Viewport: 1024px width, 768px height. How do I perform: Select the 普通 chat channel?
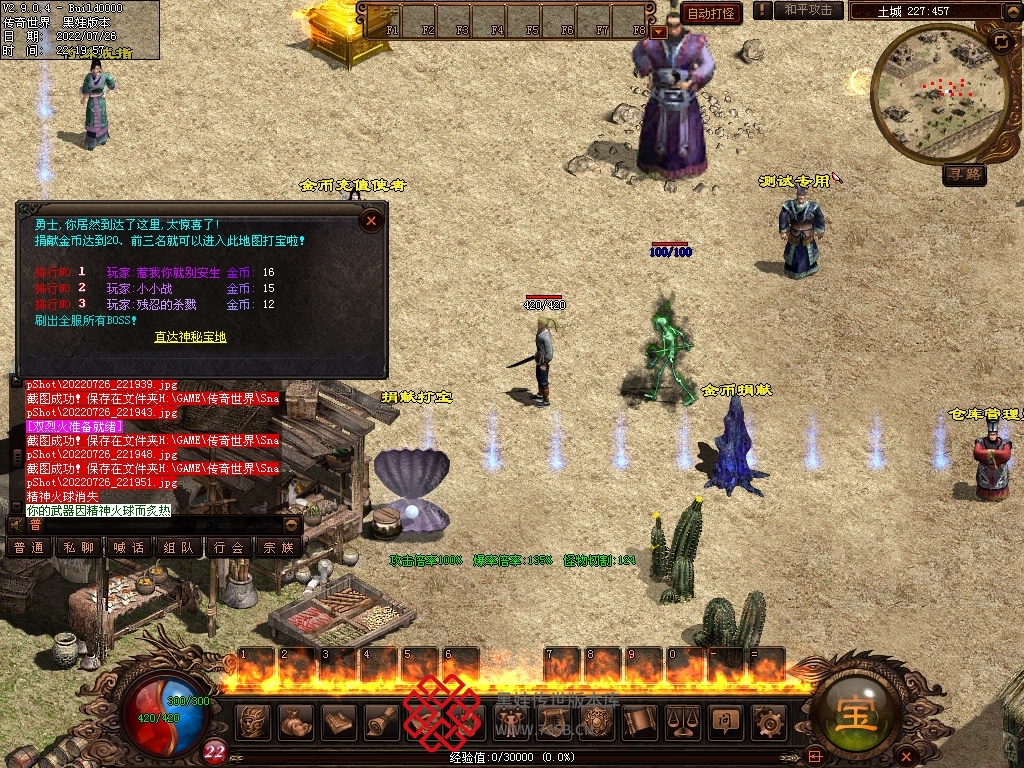coord(29,547)
